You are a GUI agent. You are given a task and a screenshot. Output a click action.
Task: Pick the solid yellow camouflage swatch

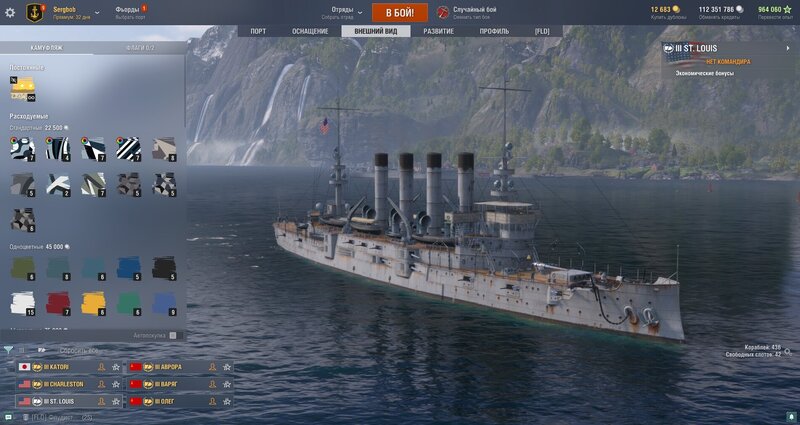93,302
